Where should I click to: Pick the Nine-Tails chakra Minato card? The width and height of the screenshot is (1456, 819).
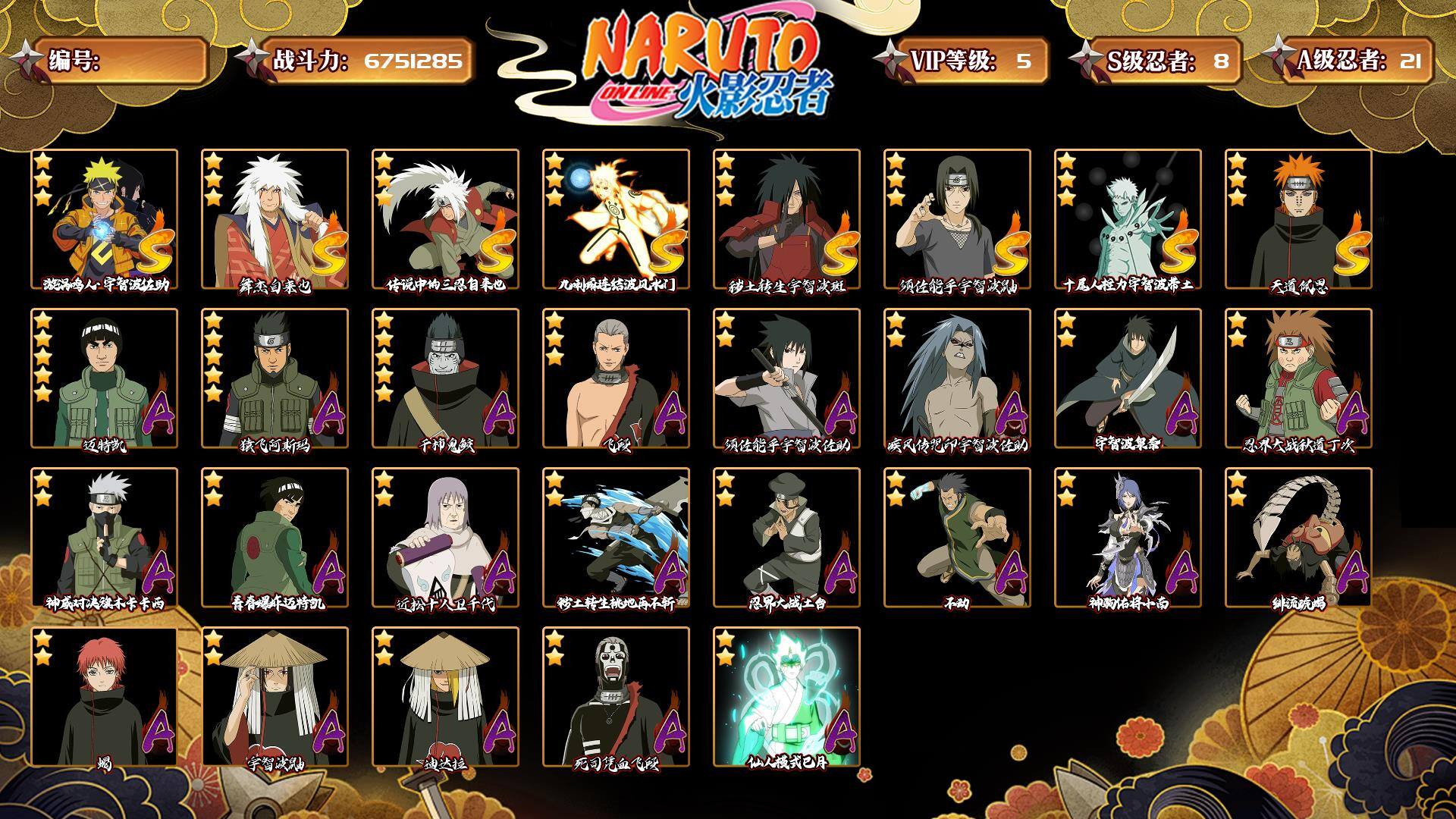click(616, 218)
